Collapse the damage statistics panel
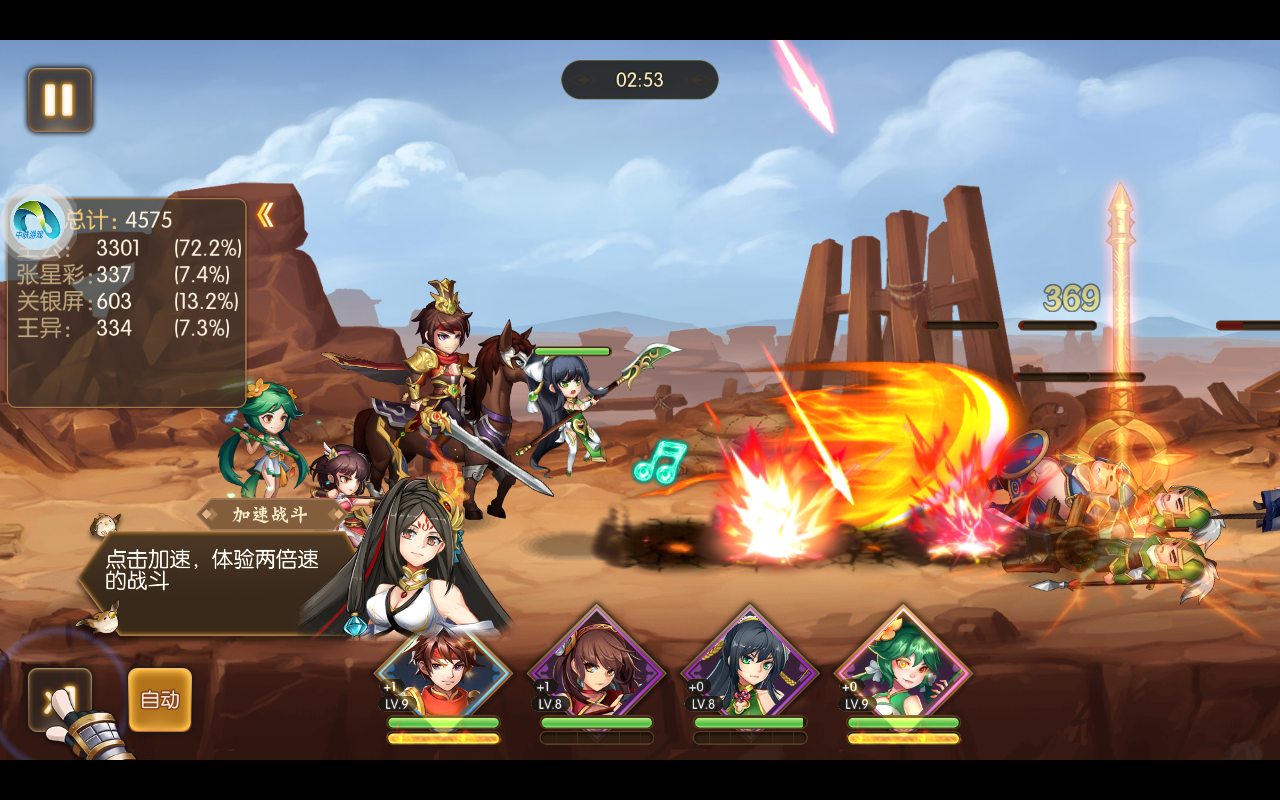 click(x=265, y=215)
